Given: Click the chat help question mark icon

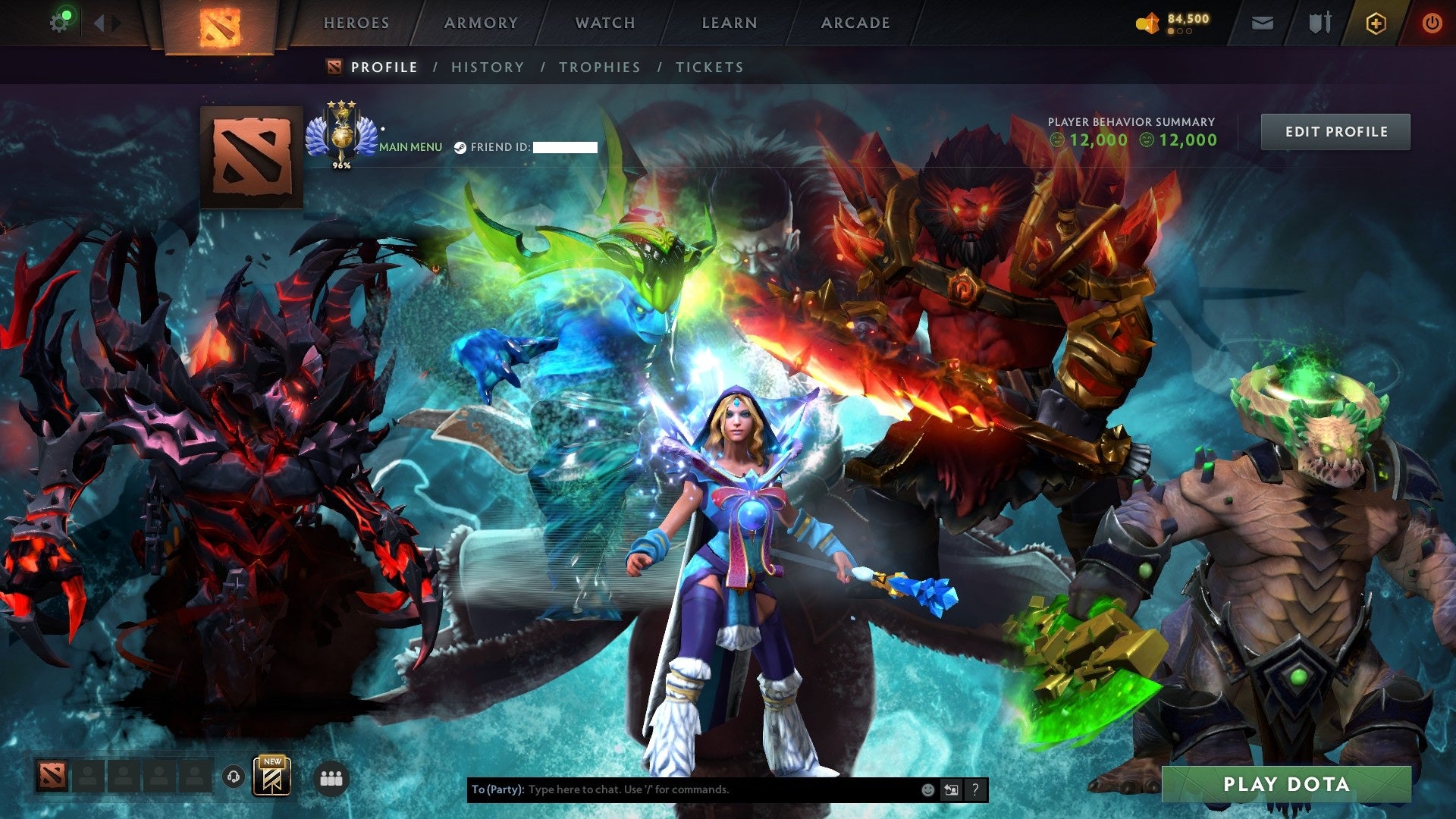Looking at the screenshot, I should pos(974,789).
